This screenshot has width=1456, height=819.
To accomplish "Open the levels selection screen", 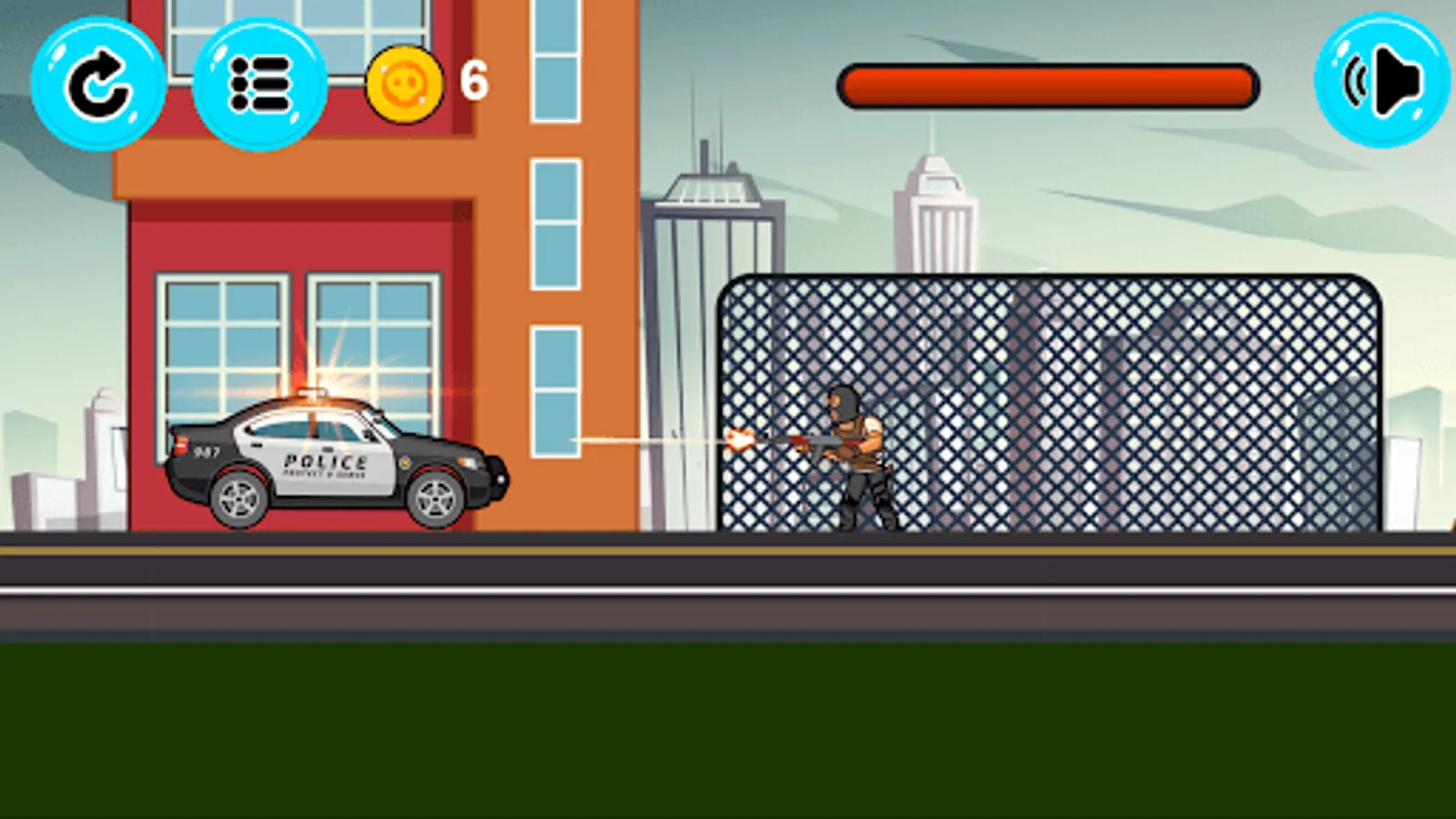I will click(262, 86).
